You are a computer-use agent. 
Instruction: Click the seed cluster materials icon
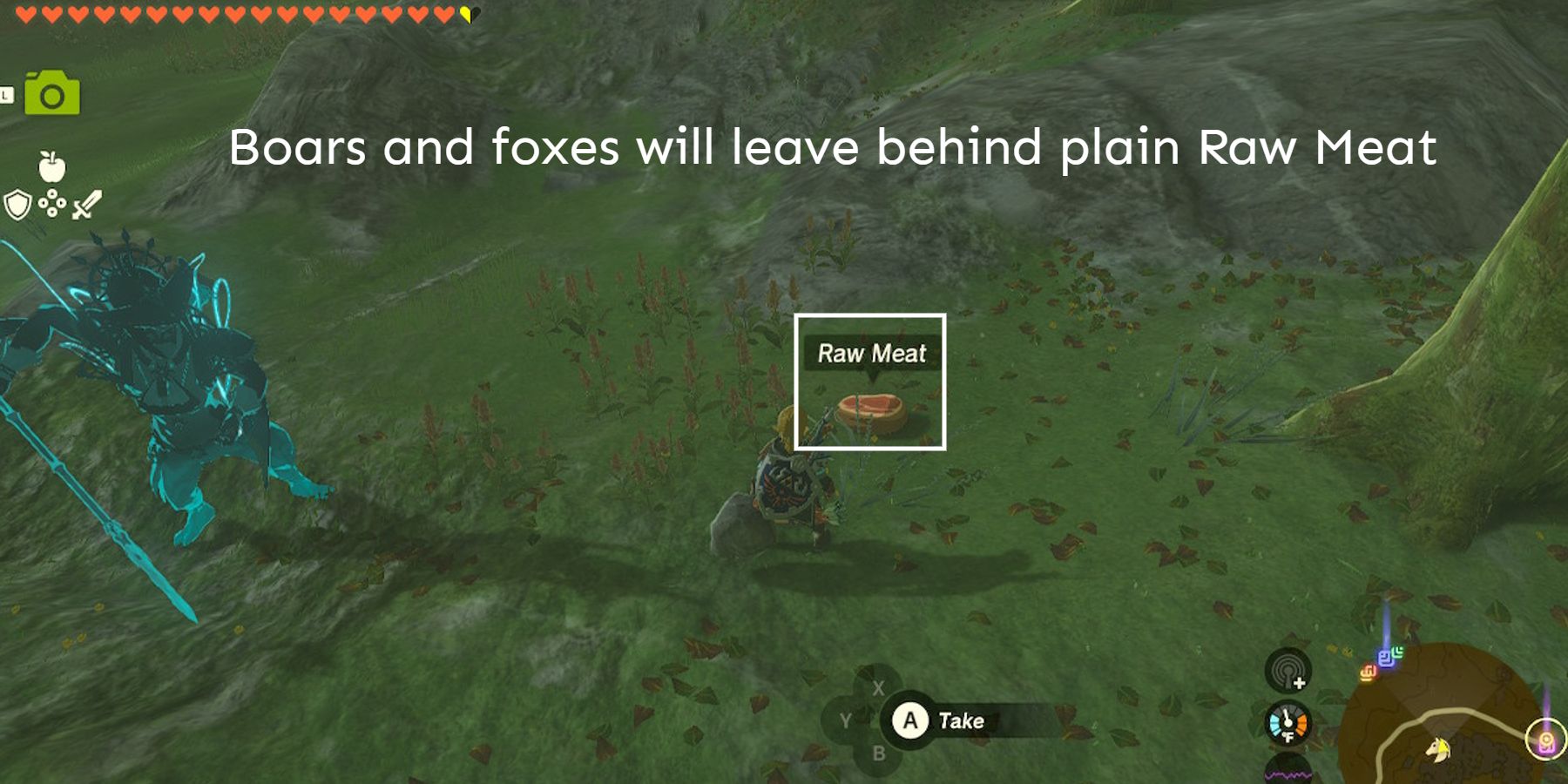(52, 204)
